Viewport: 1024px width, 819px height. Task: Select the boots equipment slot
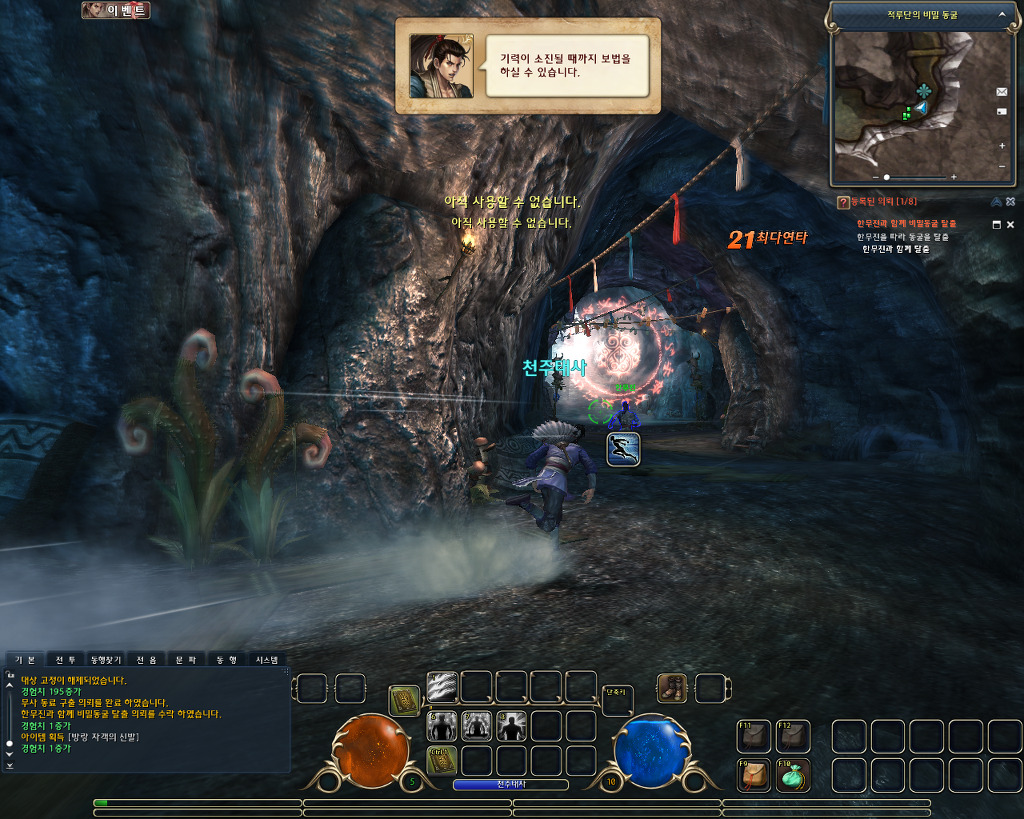(672, 688)
